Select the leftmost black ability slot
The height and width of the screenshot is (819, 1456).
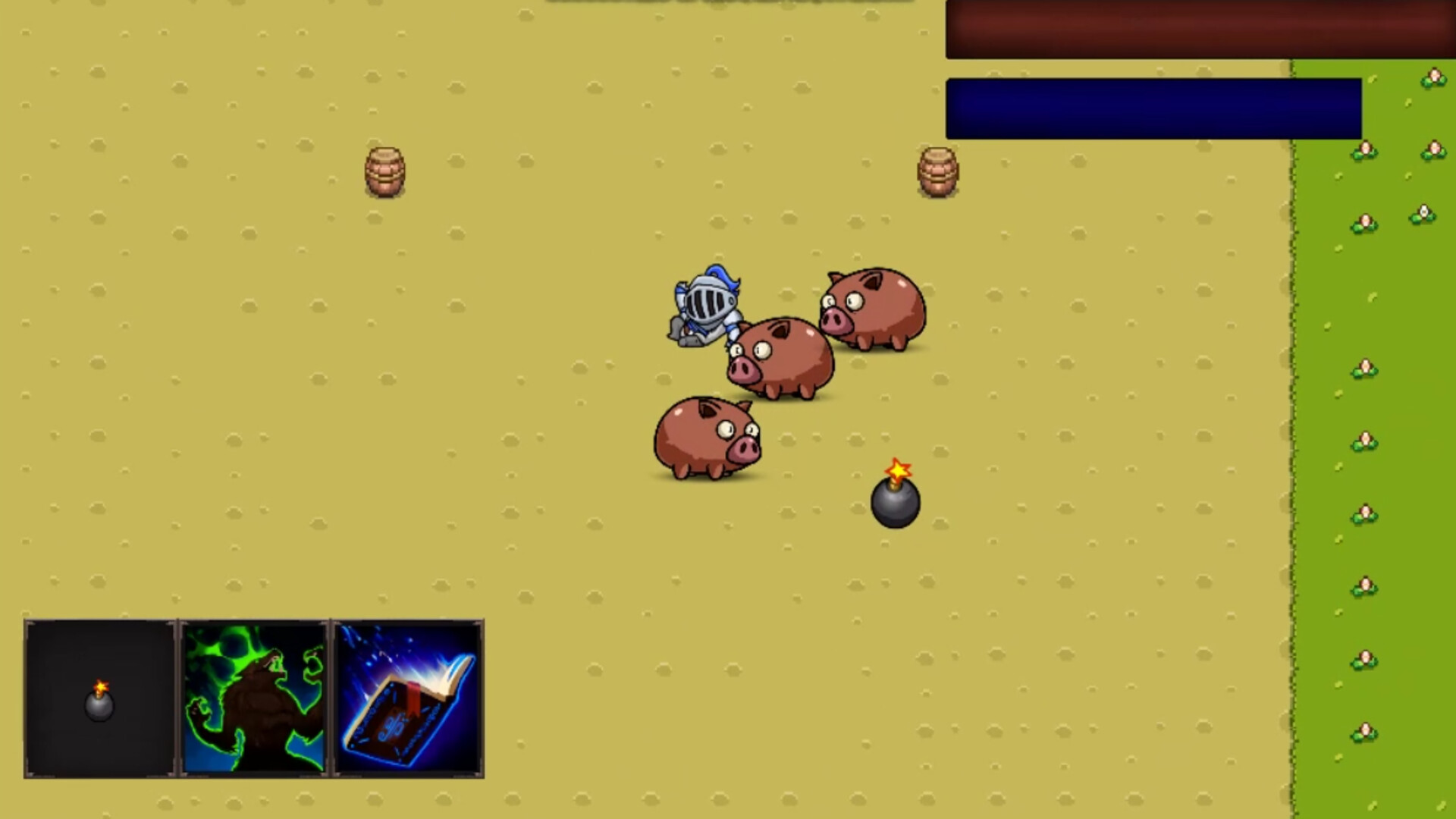(x=100, y=699)
